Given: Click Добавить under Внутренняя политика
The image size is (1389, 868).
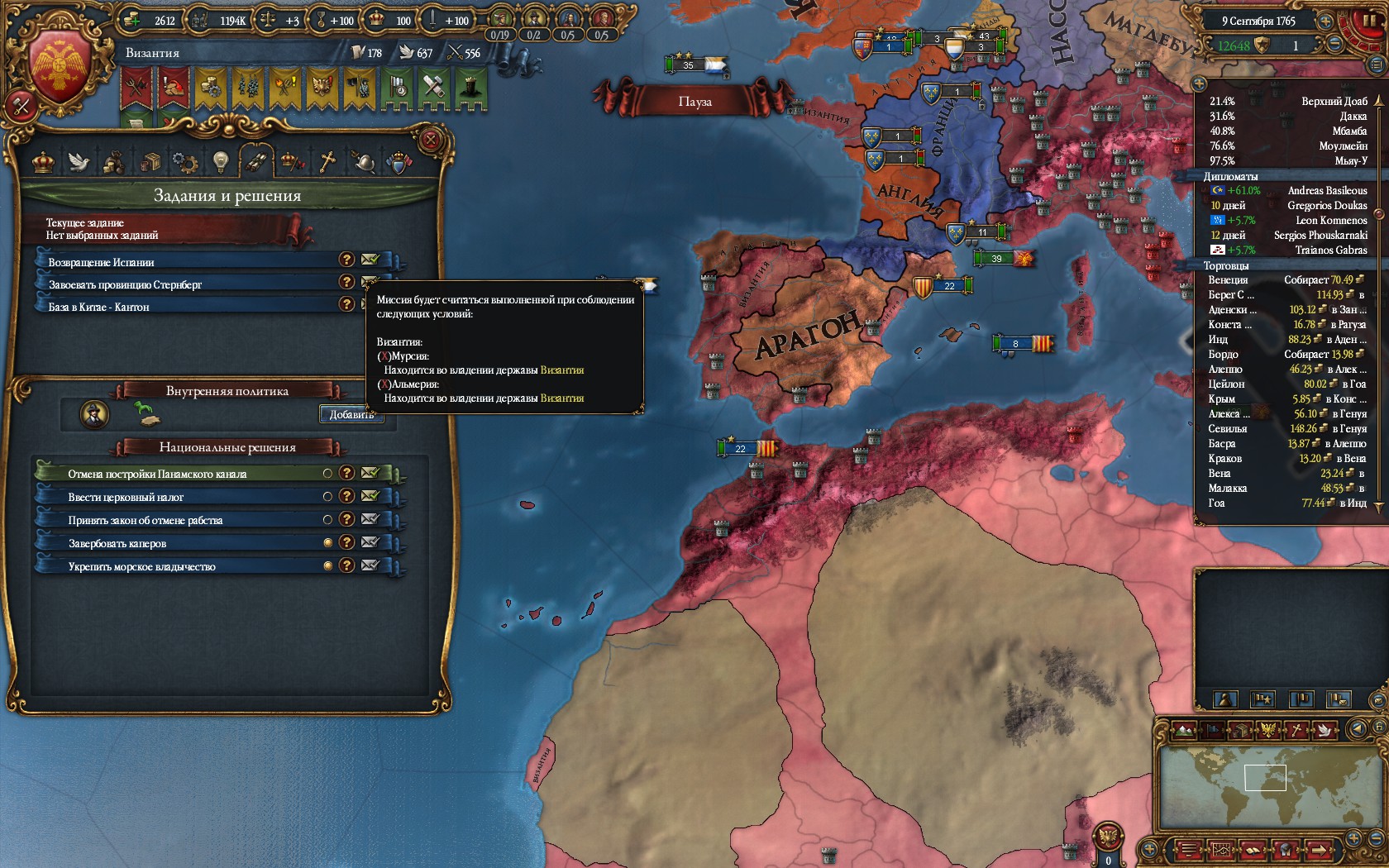Looking at the screenshot, I should tap(351, 414).
